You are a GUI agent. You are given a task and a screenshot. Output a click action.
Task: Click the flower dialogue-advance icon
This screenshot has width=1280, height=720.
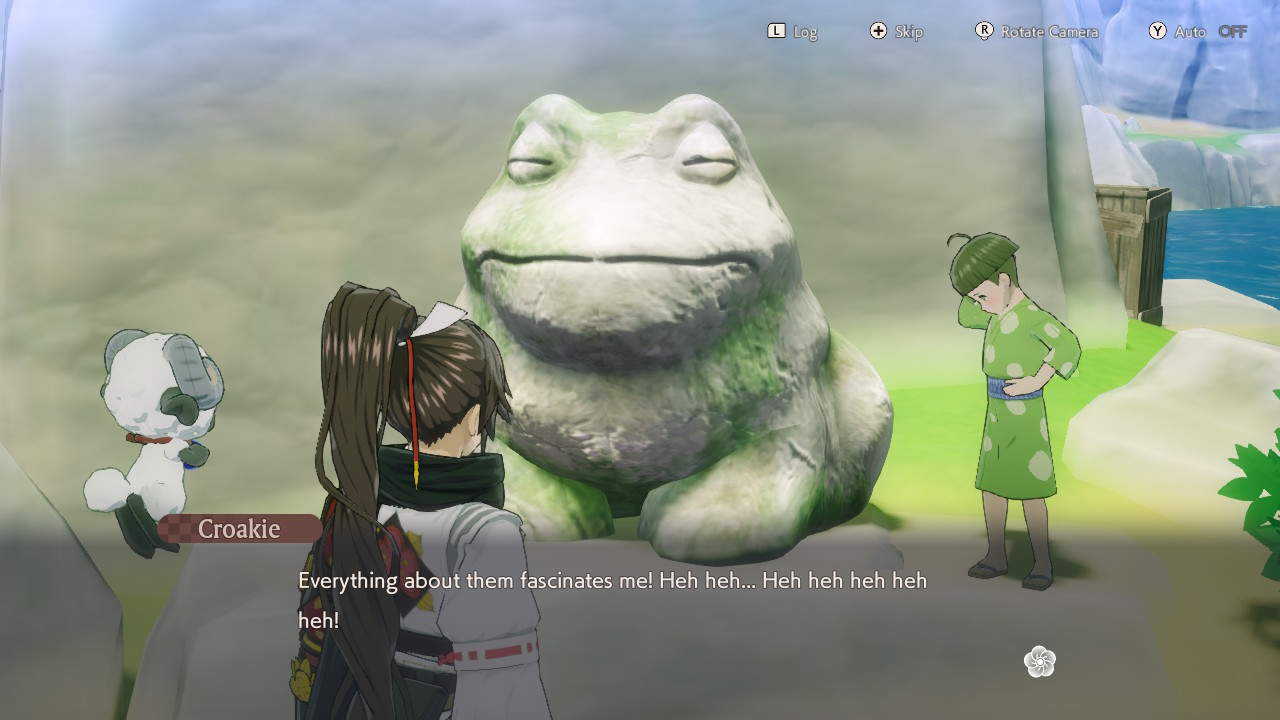(x=1042, y=662)
